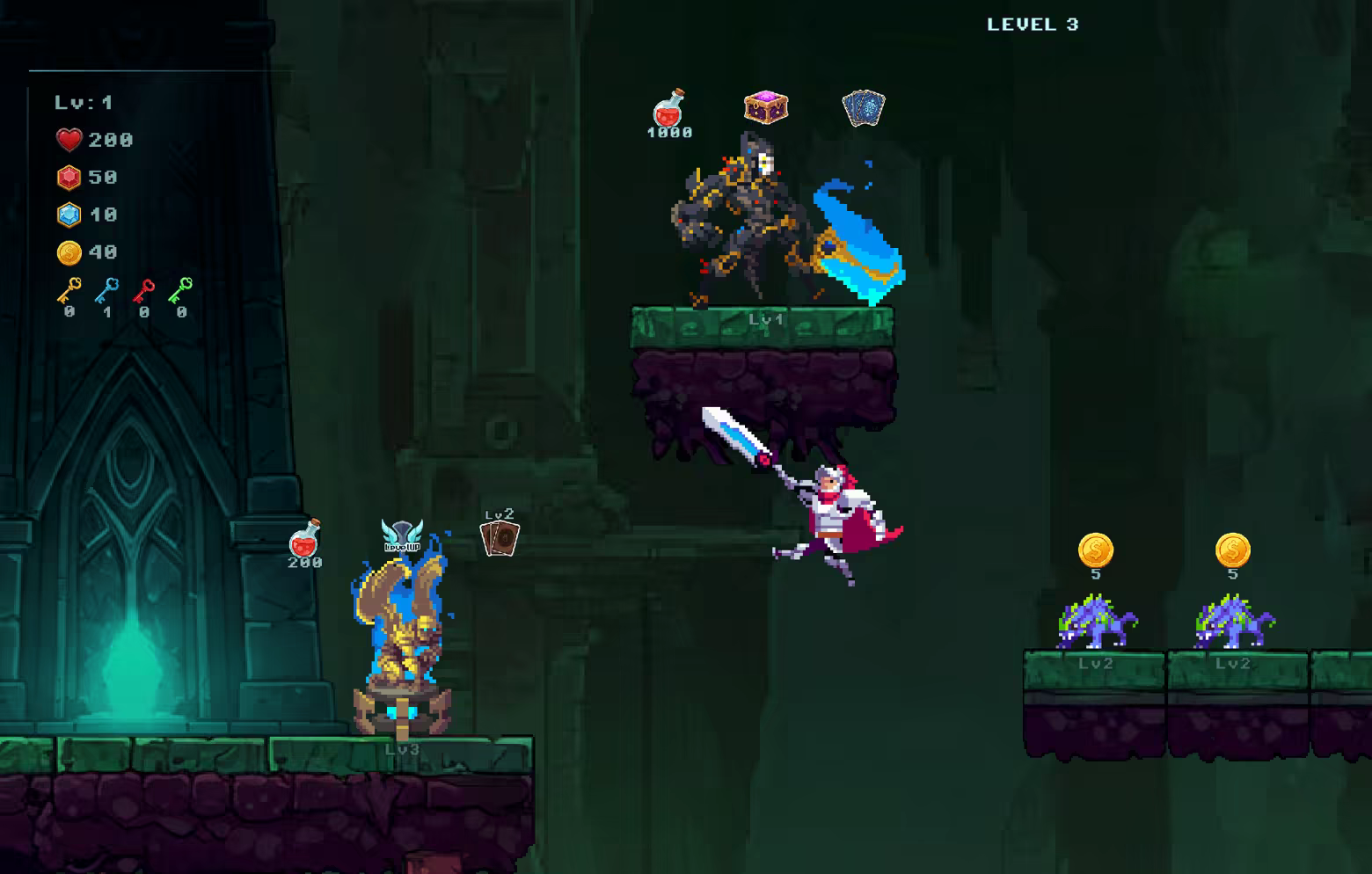Select the LEVEL 3 header text
Image resolution: width=1372 pixels, height=874 pixels.
point(1033,25)
